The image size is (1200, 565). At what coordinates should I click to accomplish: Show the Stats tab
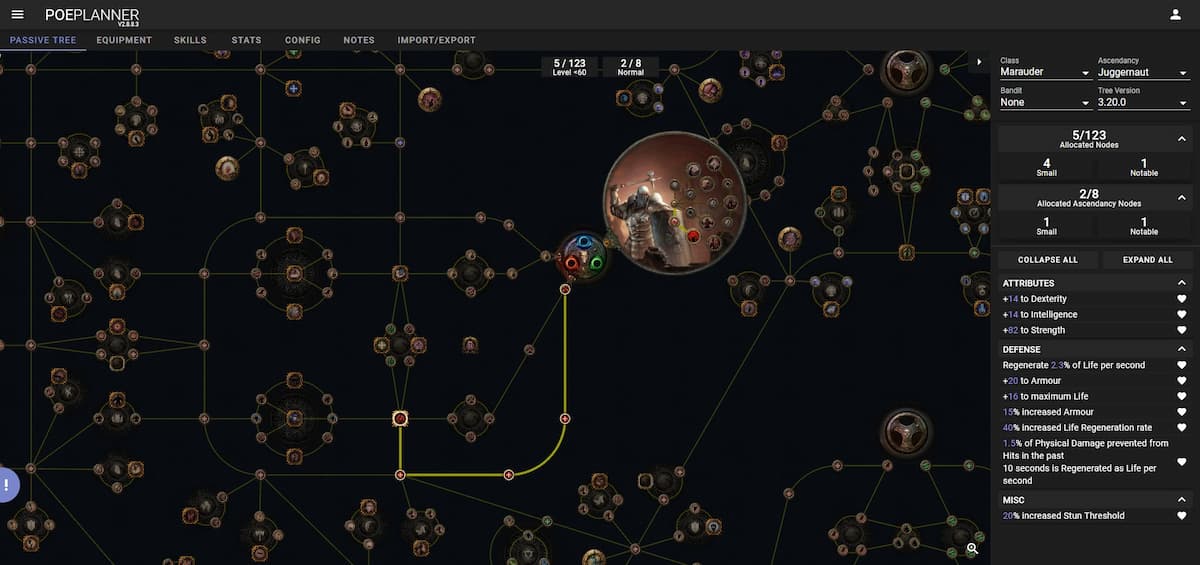[x=246, y=40]
